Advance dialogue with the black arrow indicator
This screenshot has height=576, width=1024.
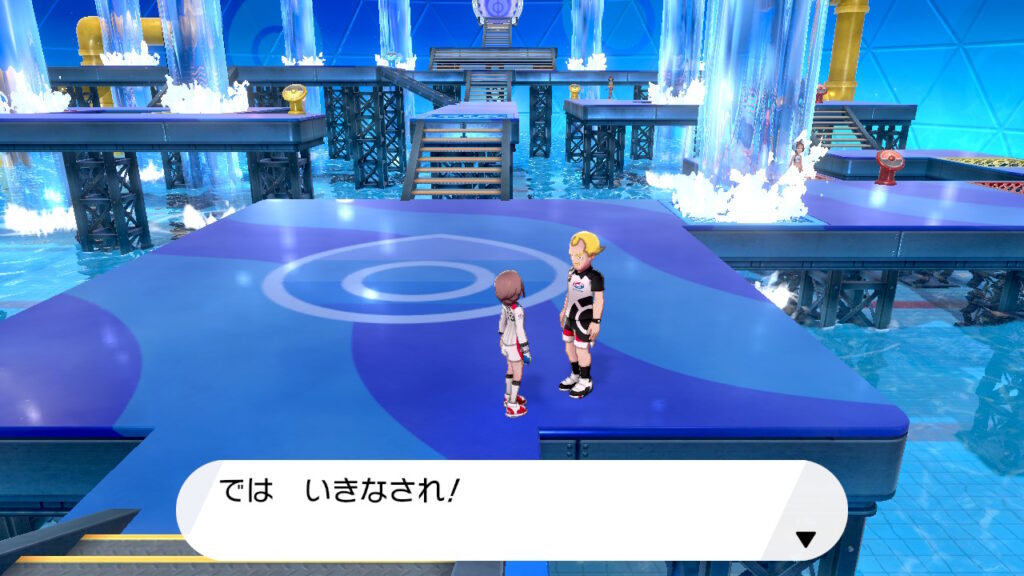pos(805,540)
